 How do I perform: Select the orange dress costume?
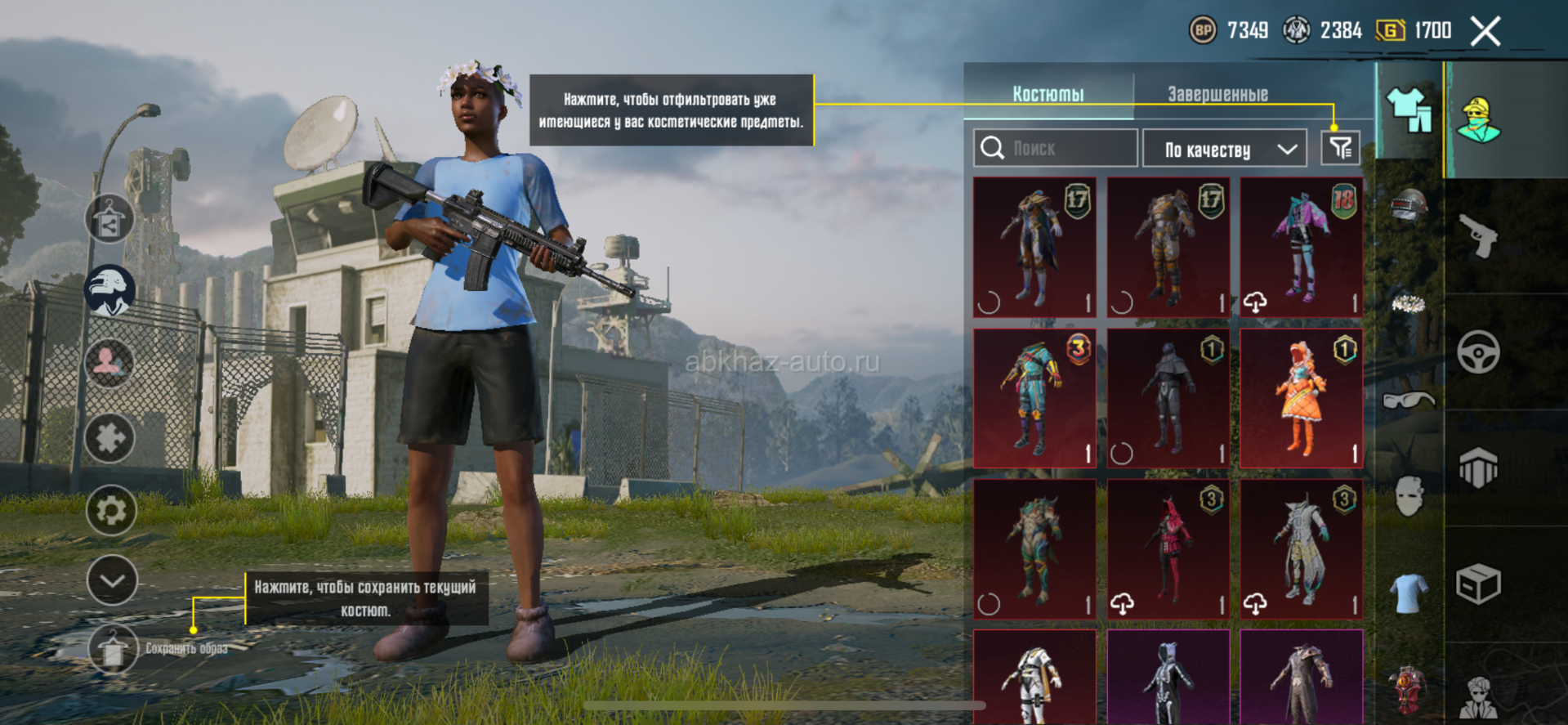tap(1301, 398)
